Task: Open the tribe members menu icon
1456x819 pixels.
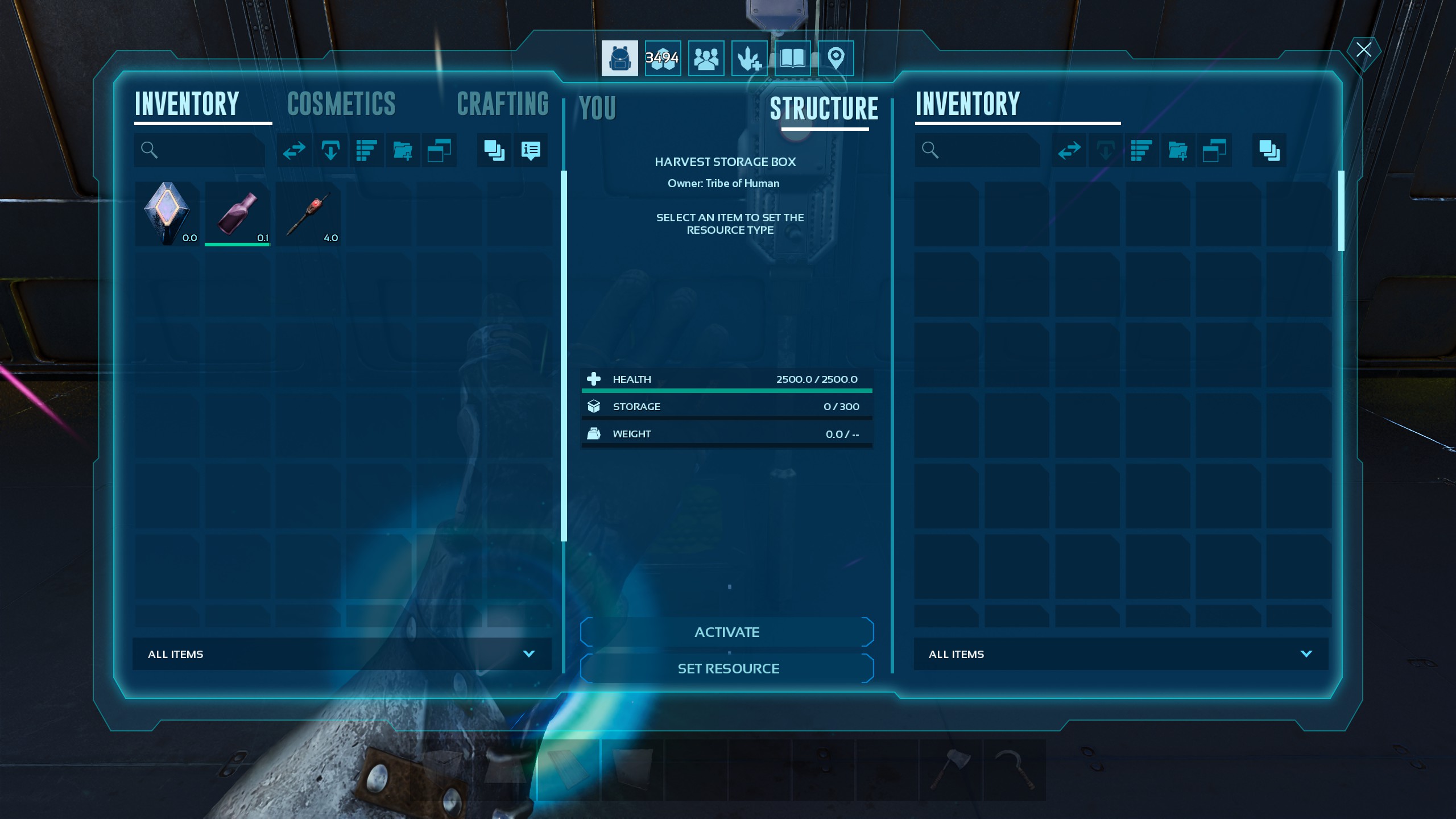Action: pyautogui.click(x=706, y=58)
